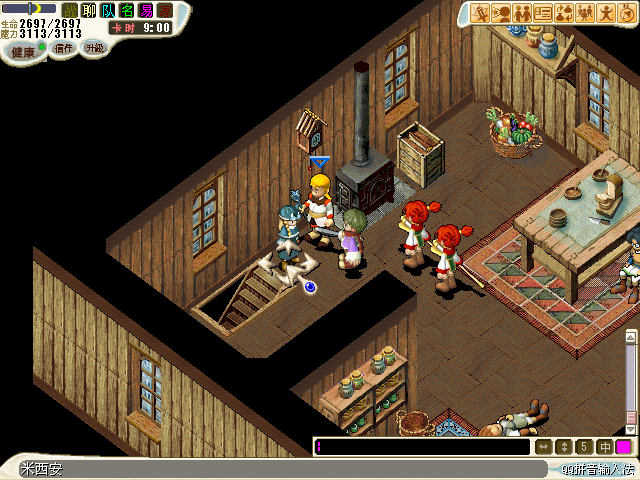Image resolution: width=640 pixels, height=480 pixels.
Task: Open the 健康 health status button
Action: pyautogui.click(x=23, y=50)
